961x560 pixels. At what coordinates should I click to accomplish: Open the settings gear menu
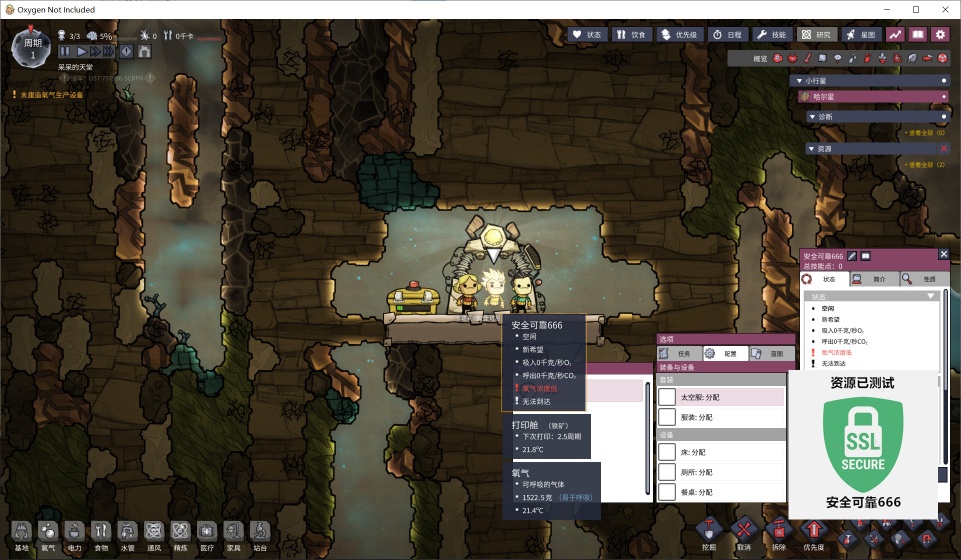click(x=940, y=34)
